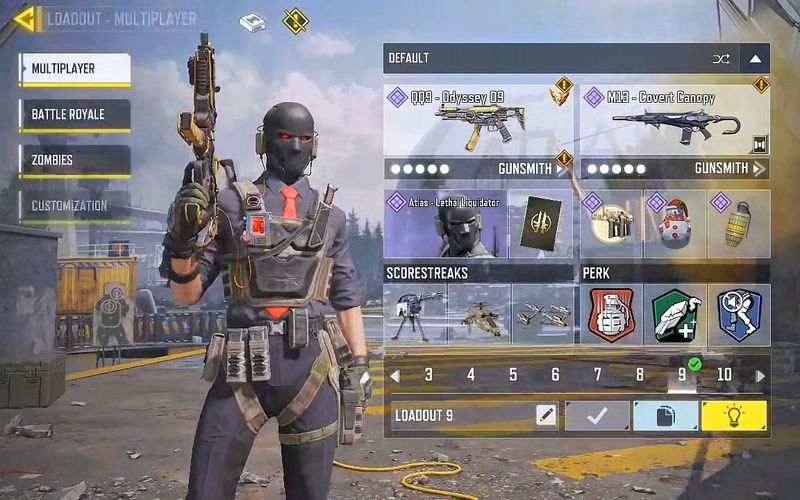
Task: Go back using the yellow arrow
Action: [26, 18]
